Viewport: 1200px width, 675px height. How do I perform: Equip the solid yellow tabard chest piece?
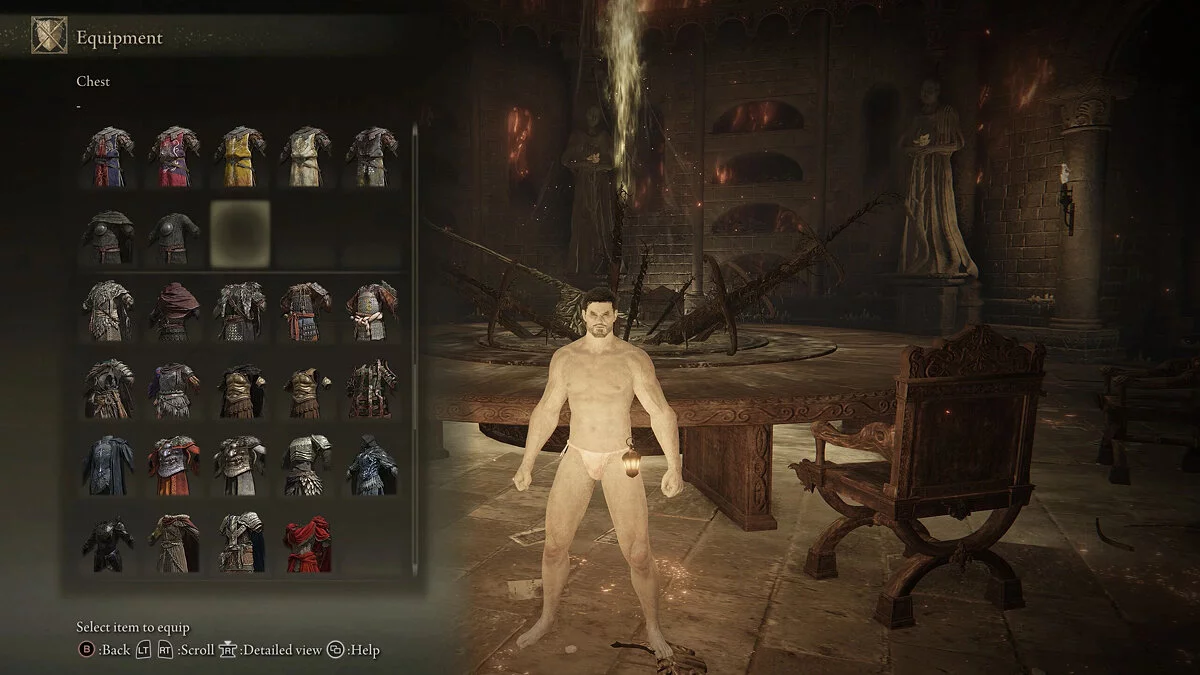tap(239, 156)
